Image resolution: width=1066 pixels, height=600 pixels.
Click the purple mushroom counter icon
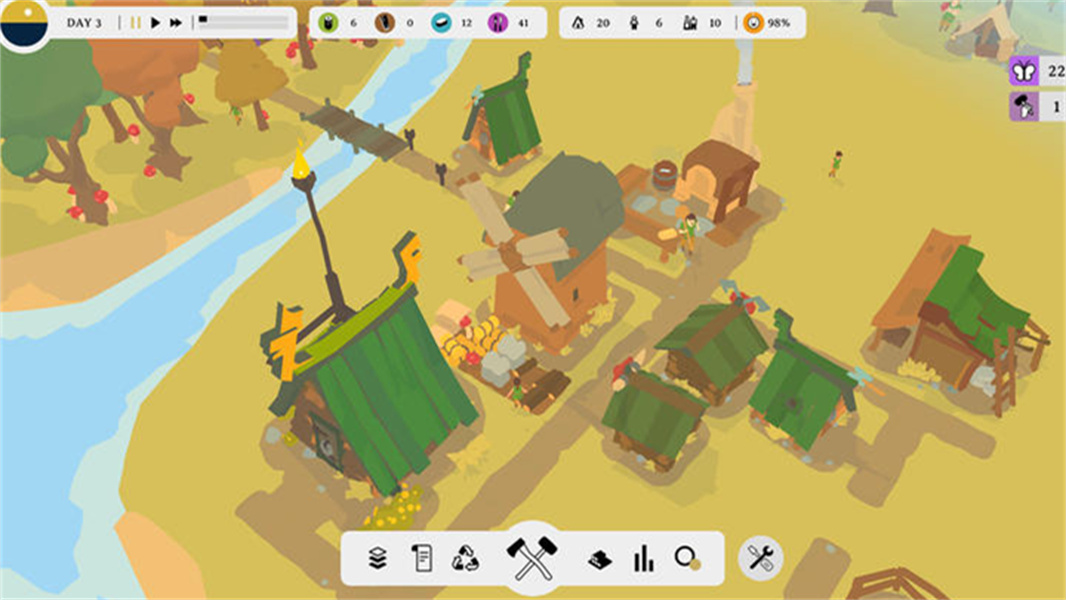[x=1023, y=106]
